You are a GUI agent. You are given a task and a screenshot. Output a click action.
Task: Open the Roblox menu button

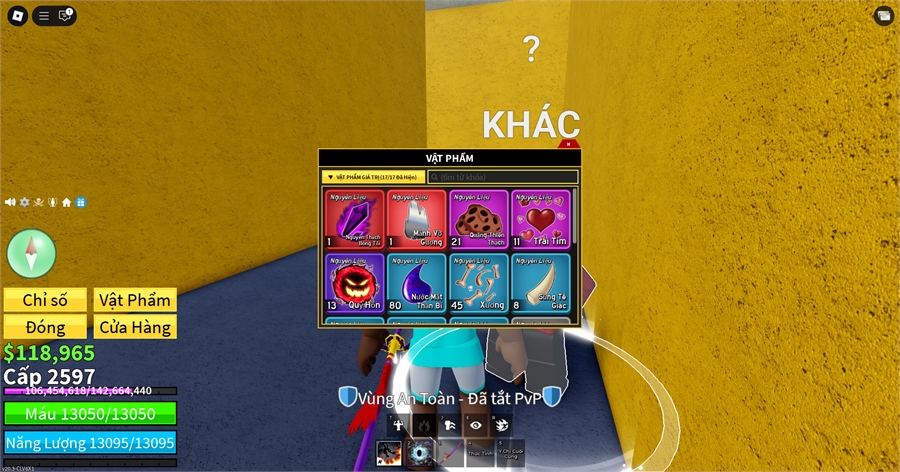(17, 15)
